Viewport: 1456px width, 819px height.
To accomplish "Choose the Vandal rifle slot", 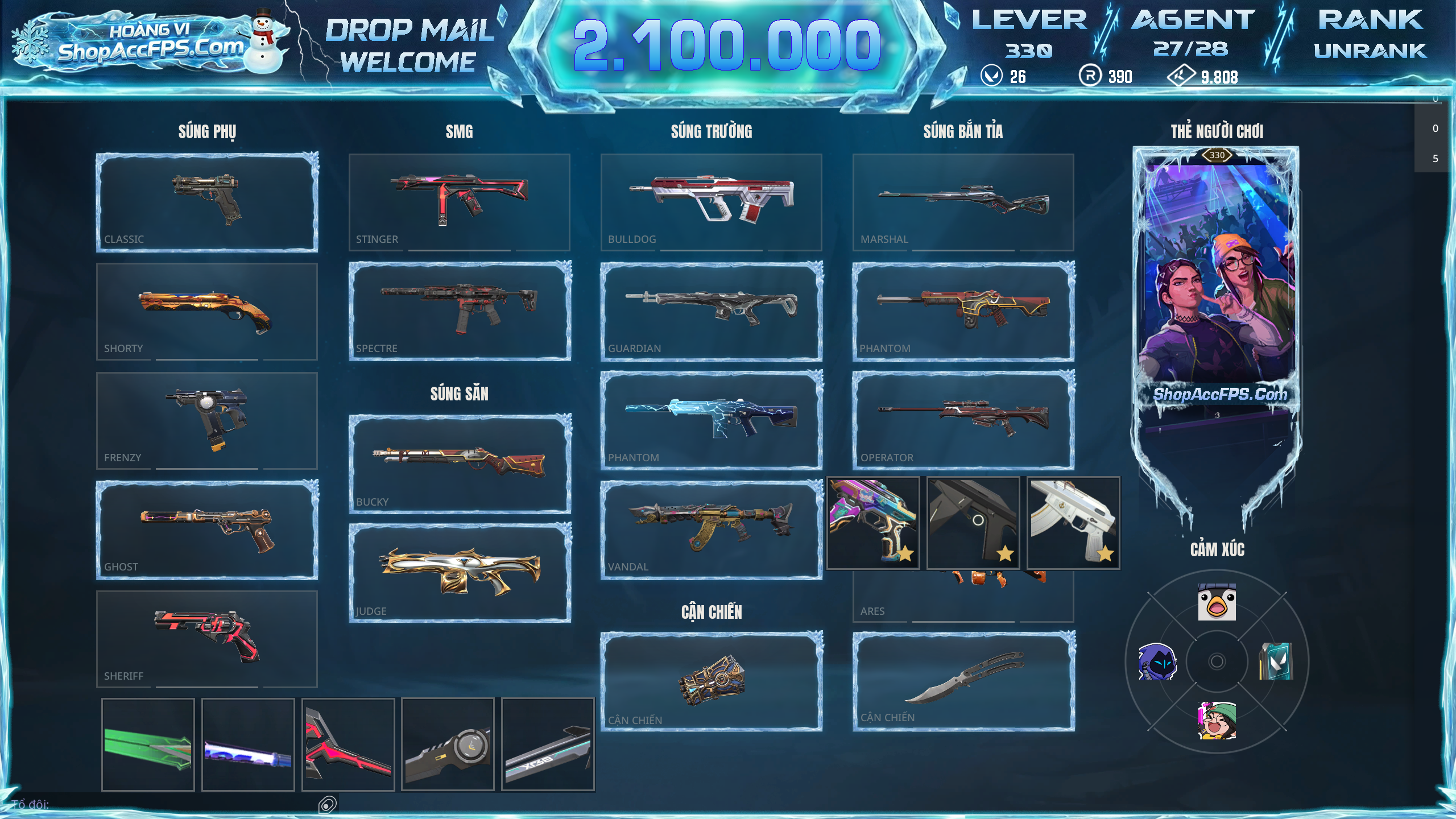I will point(711,530).
